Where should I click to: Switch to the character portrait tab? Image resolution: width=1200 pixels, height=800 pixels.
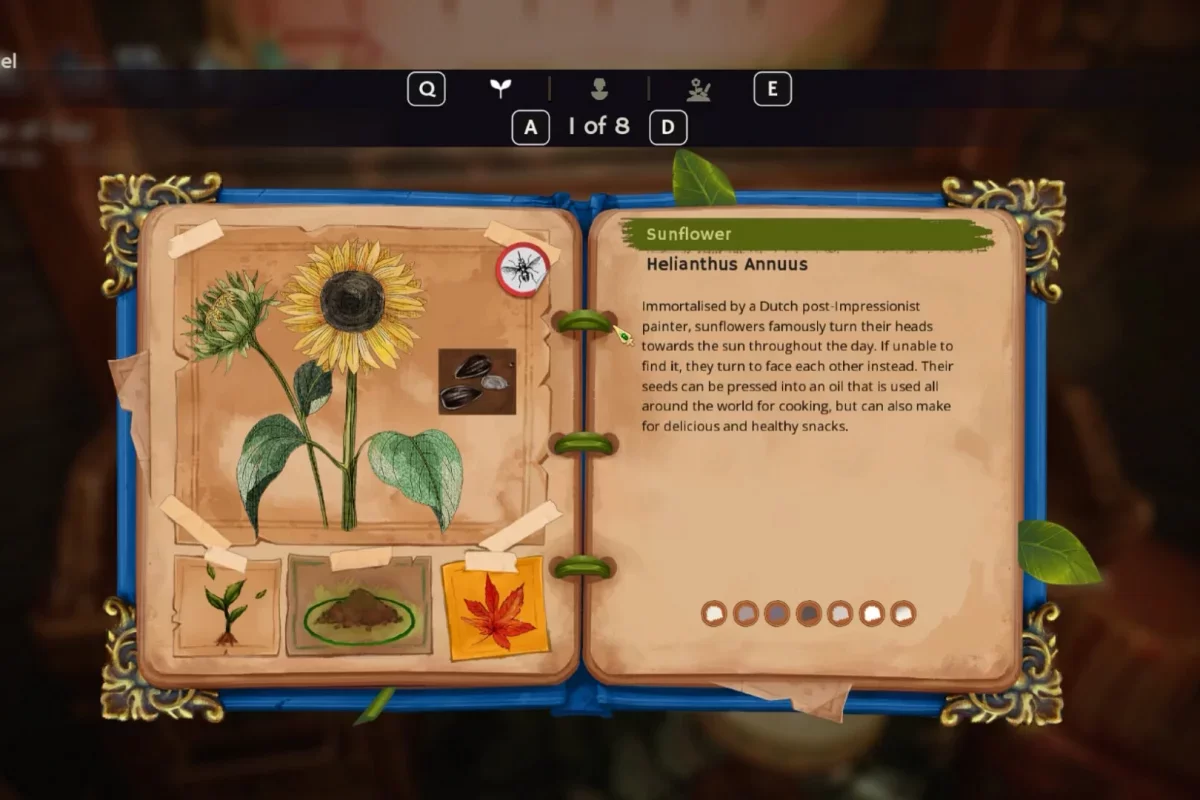599,89
